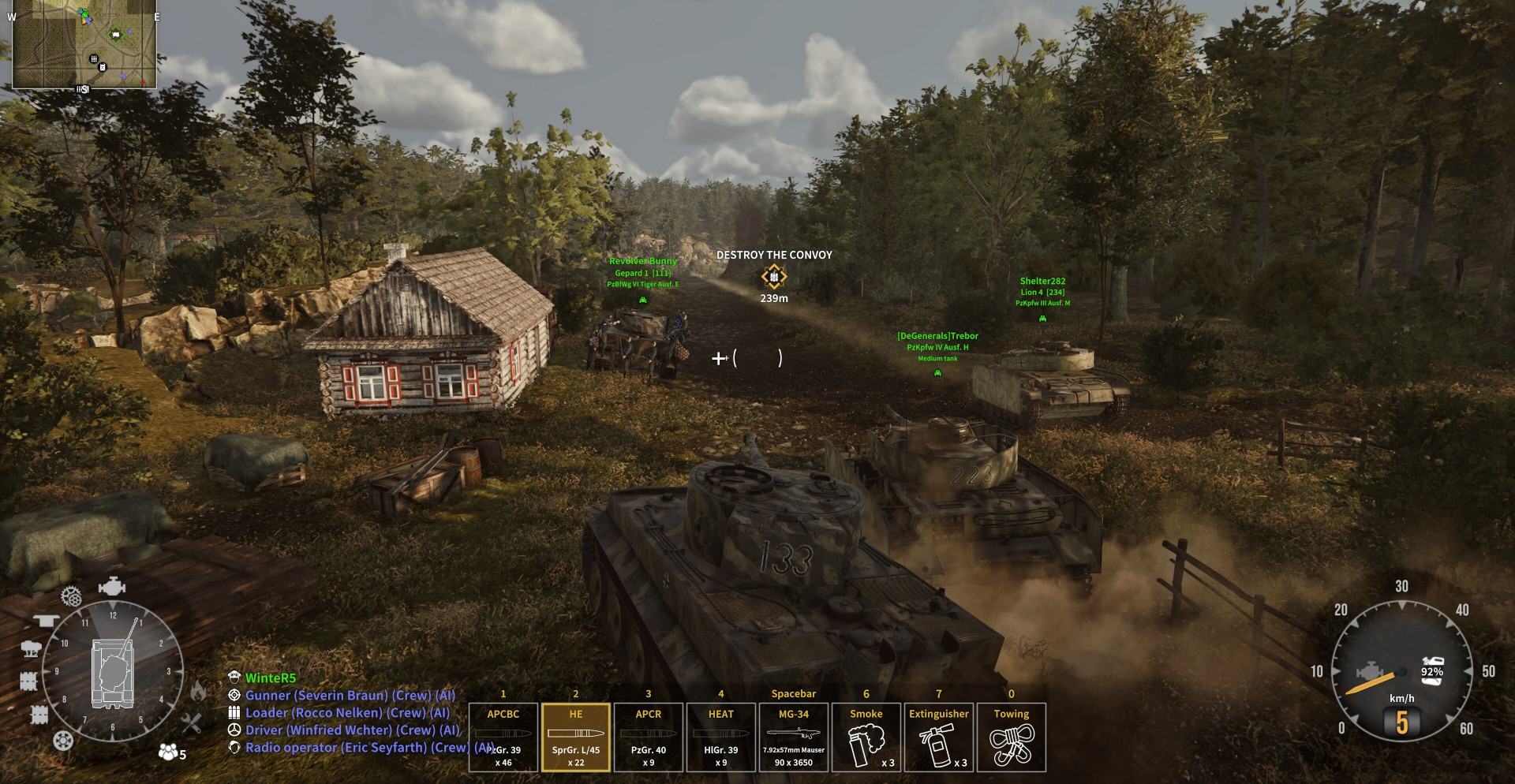Image resolution: width=1515 pixels, height=784 pixels.
Task: Choose the HE SprGr. L/45 shell slot
Action: click(576, 737)
